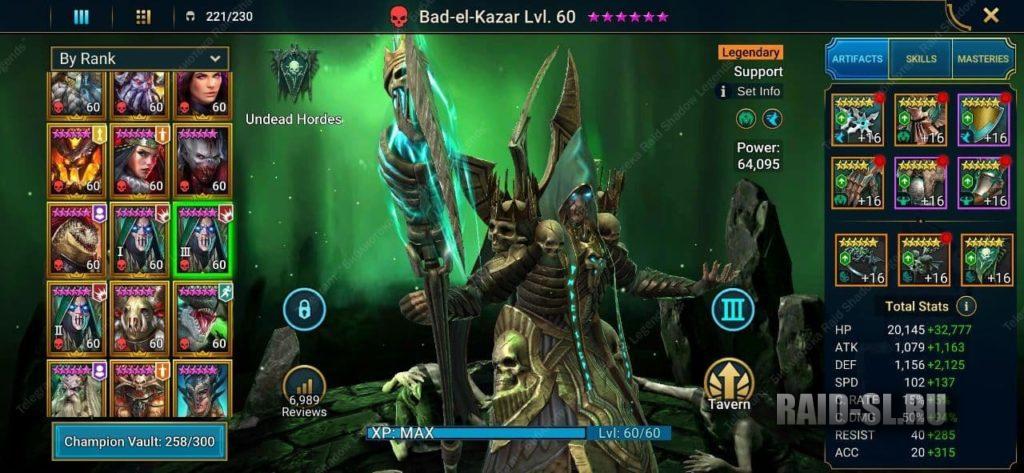Viewport: 1024px width, 473px height.
Task: Open the Masteries tab
Action: 983,59
